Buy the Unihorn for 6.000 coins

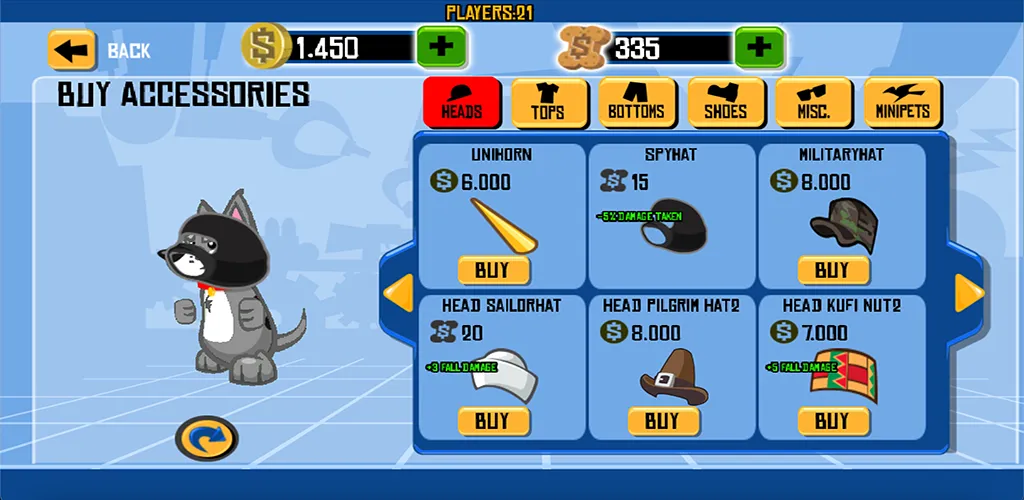492,270
